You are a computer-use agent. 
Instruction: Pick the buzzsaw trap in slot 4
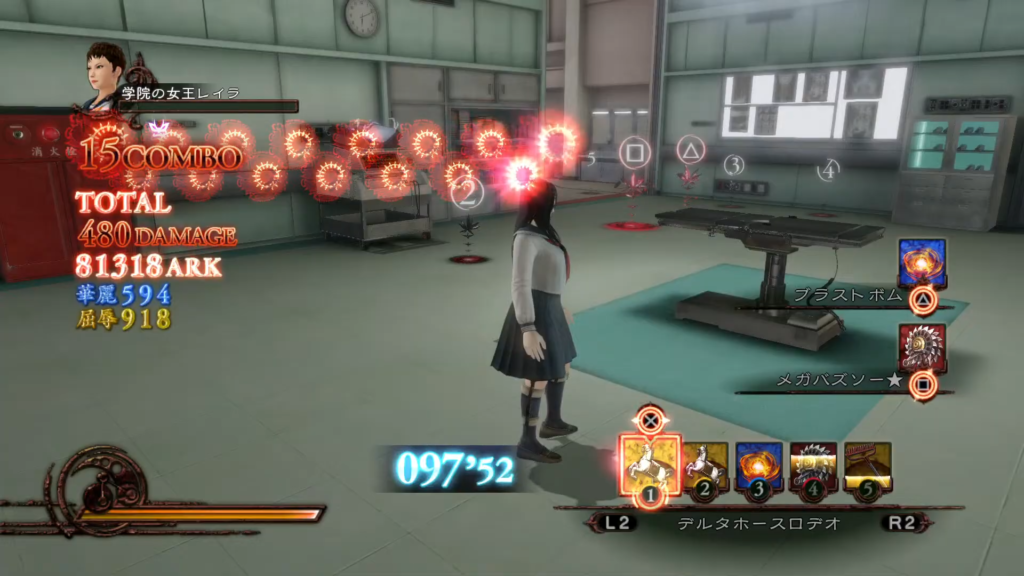click(x=813, y=467)
